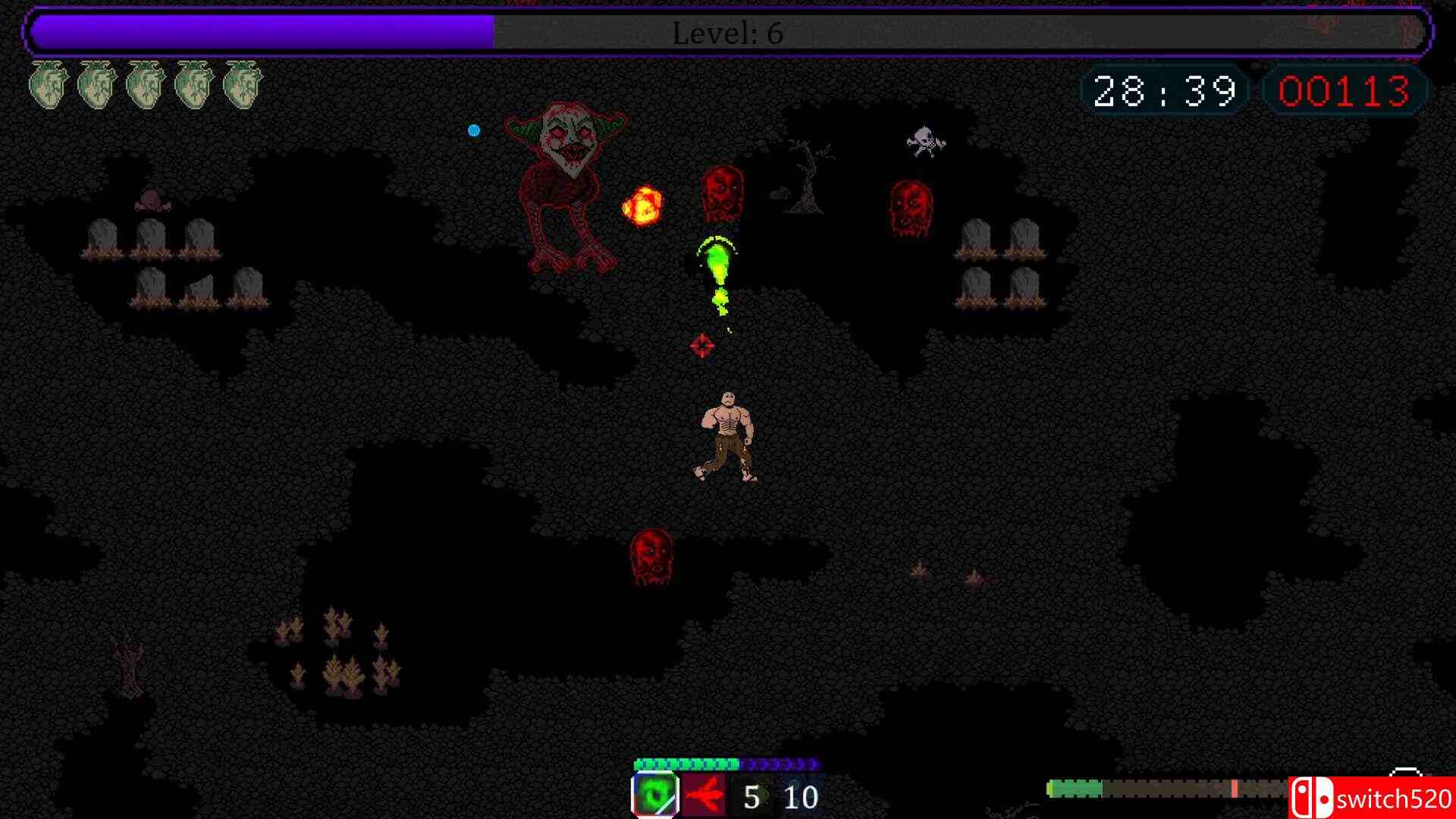
Task: Select the ability slot showing 5
Action: (752, 796)
